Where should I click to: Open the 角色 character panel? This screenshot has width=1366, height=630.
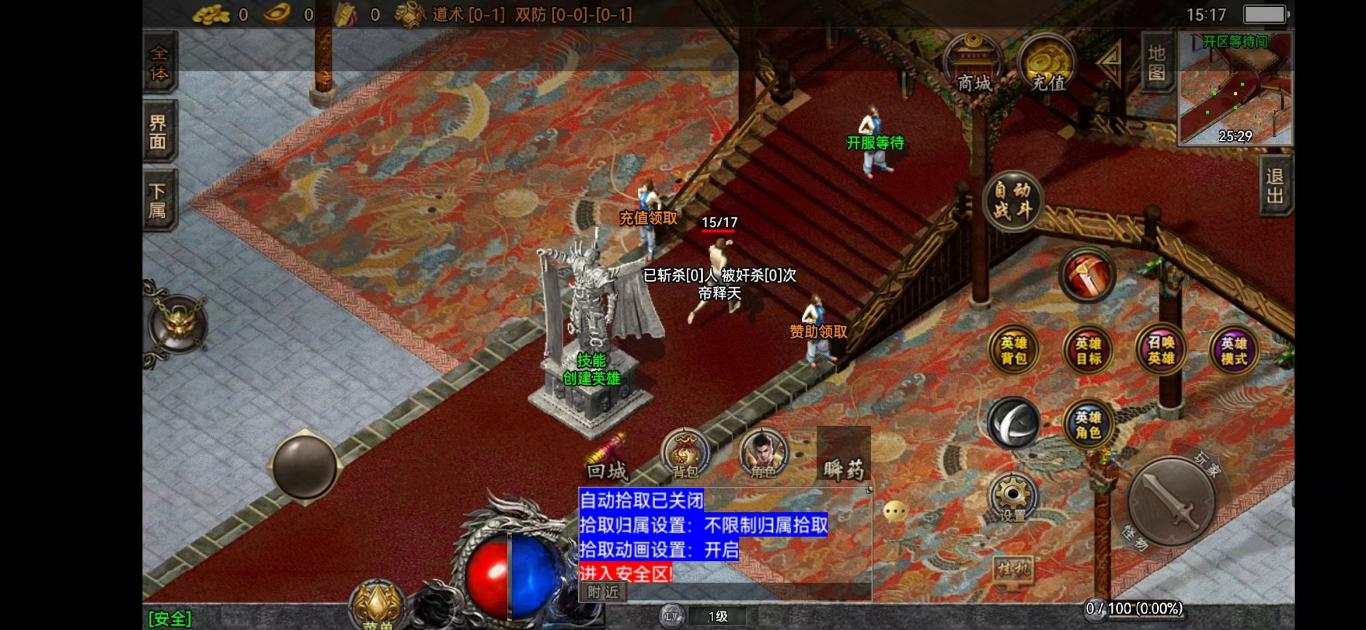tap(763, 454)
